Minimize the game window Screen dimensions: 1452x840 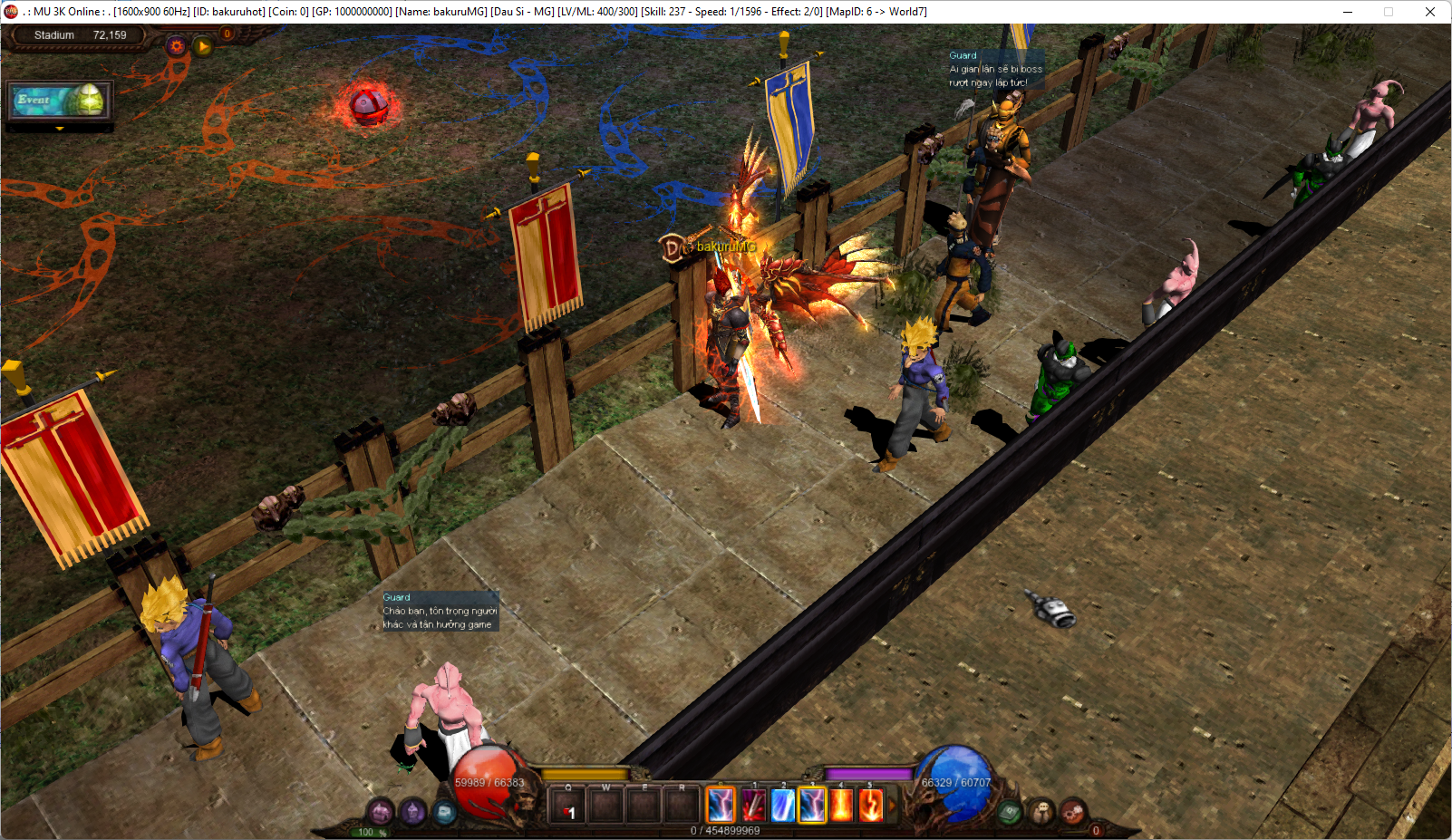pyautogui.click(x=1348, y=12)
